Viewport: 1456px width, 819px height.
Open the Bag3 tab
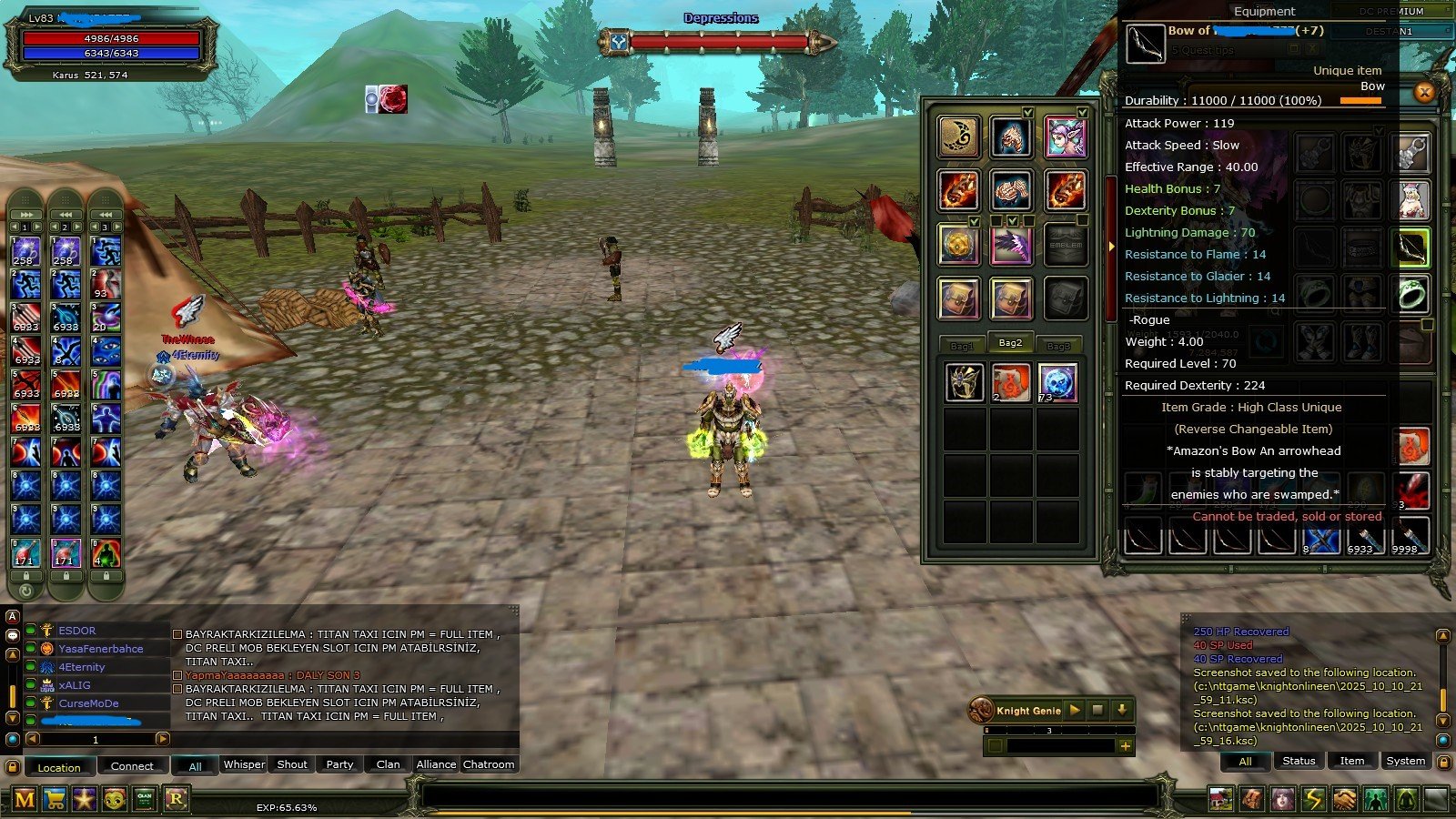click(1058, 345)
